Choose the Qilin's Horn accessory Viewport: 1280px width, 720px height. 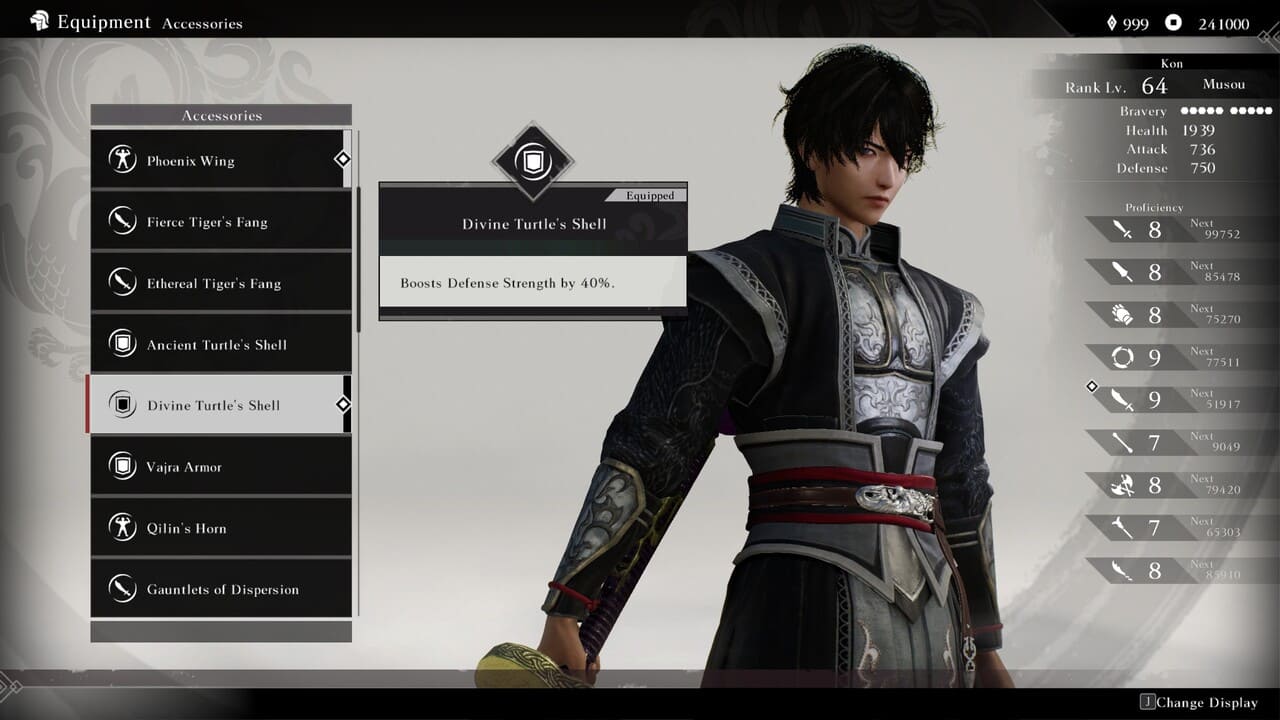220,528
